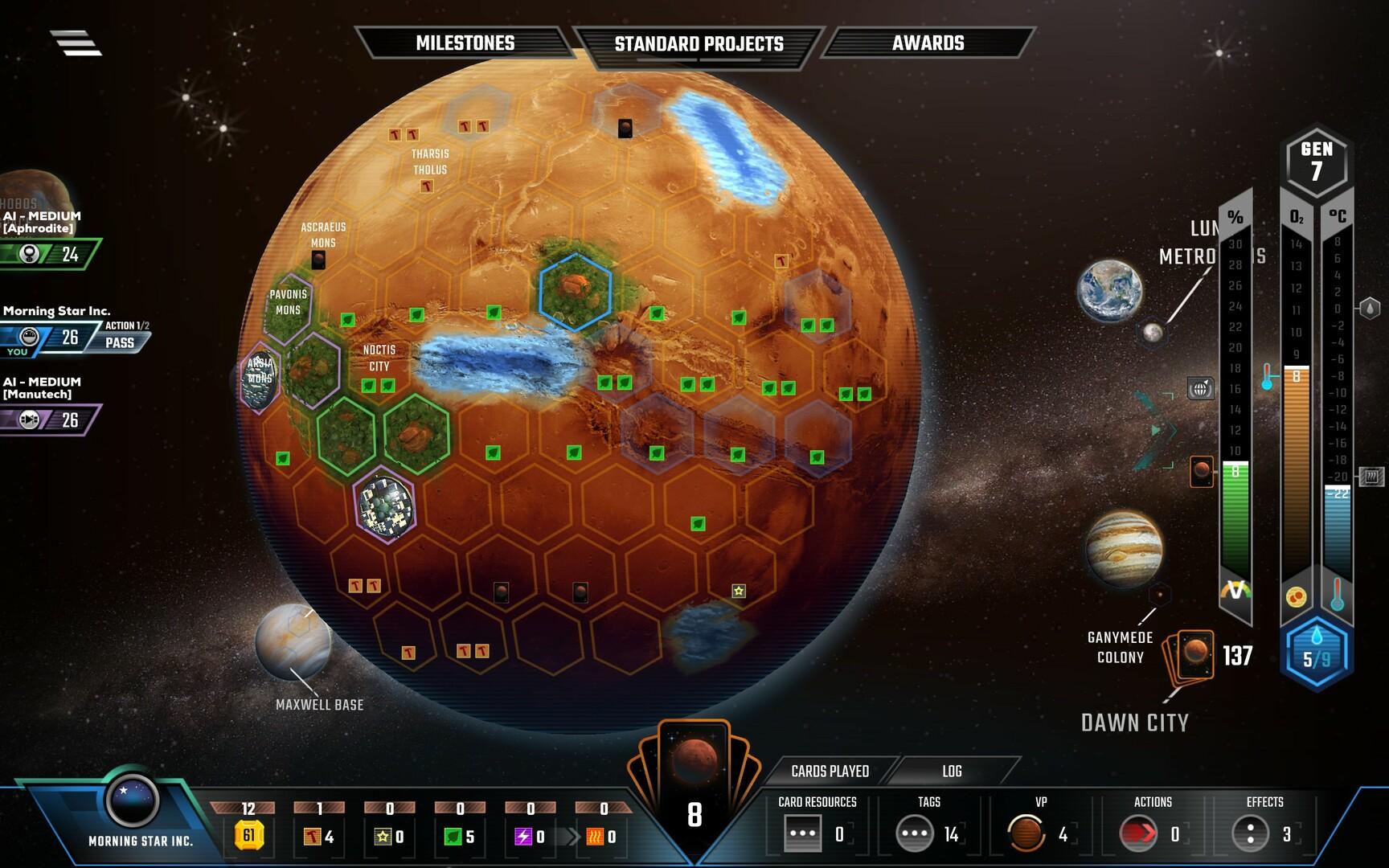Screen dimensions: 1389x868
Task: Open the AWARDS panel
Action: pyautogui.click(x=928, y=43)
